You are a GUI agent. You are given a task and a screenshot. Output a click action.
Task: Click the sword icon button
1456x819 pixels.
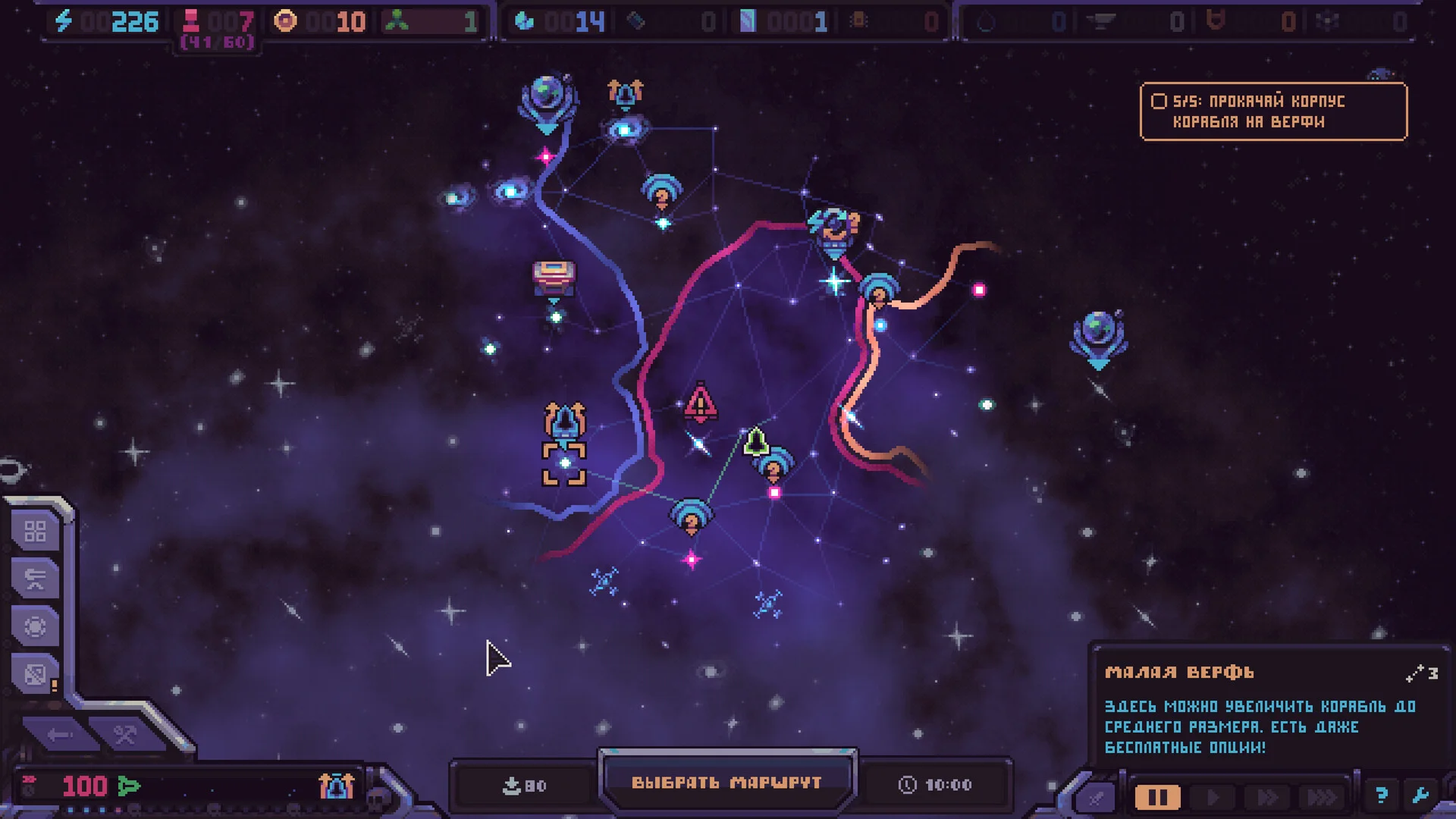click(x=1097, y=797)
